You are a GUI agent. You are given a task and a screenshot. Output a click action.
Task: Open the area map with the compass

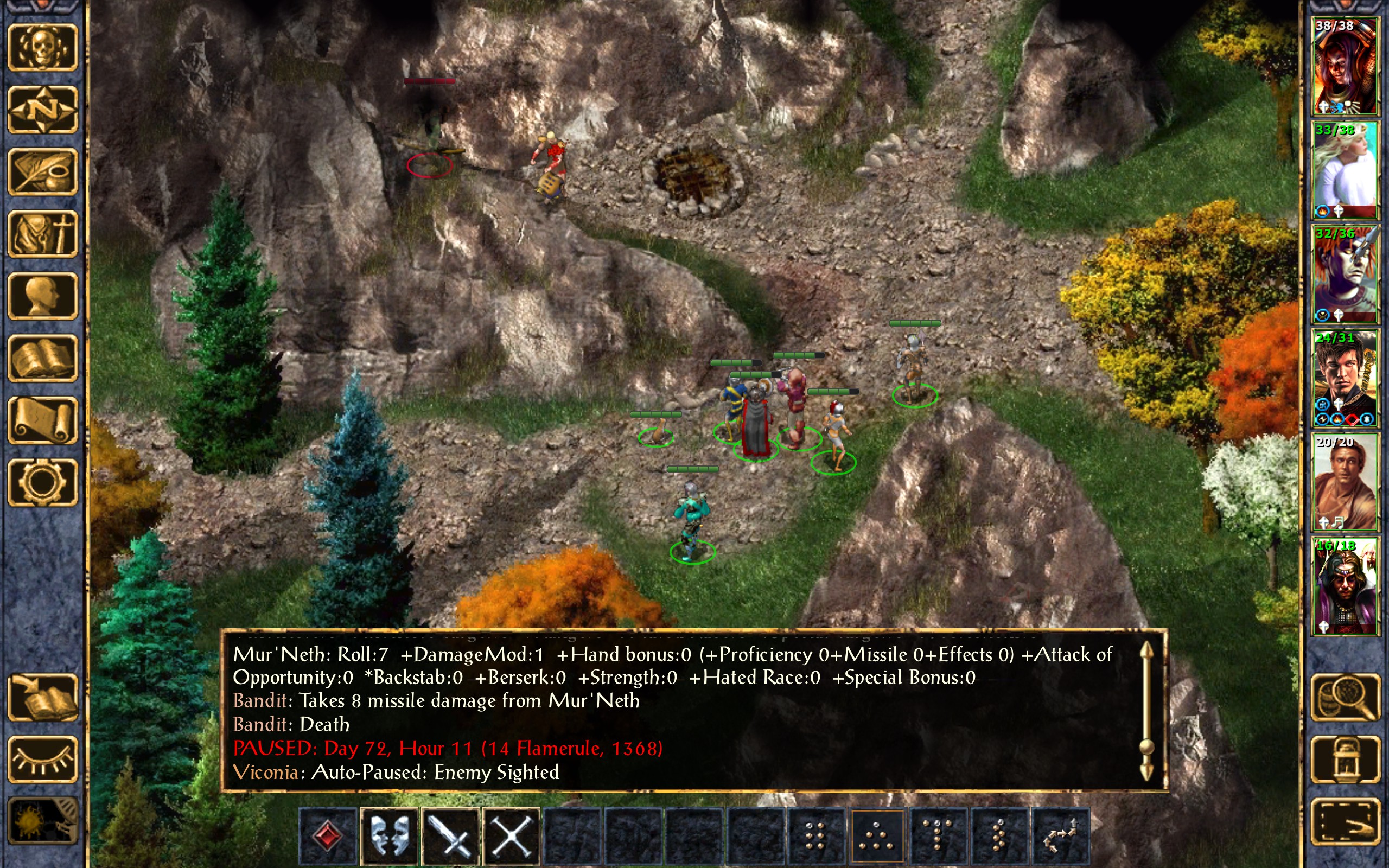tap(43, 110)
